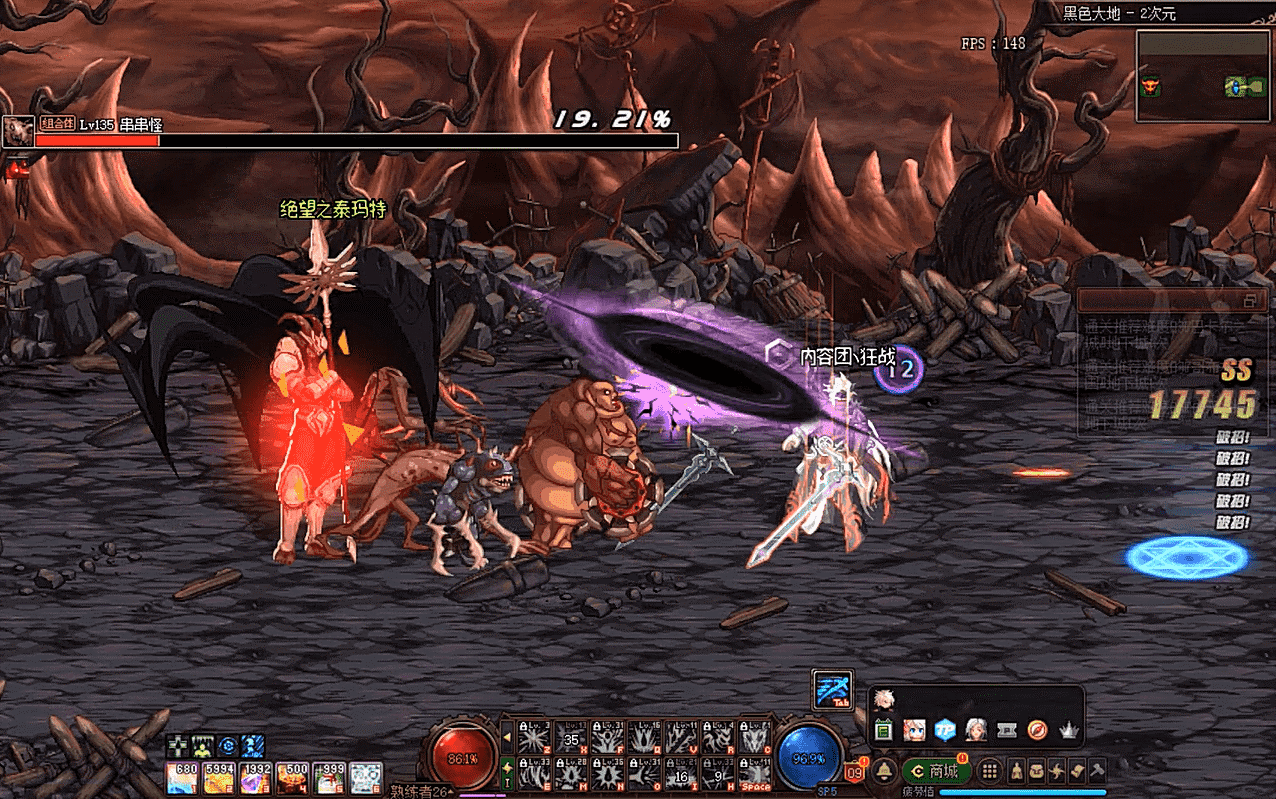Open the 商城 shop button
The width and height of the screenshot is (1276, 799).
[x=934, y=771]
